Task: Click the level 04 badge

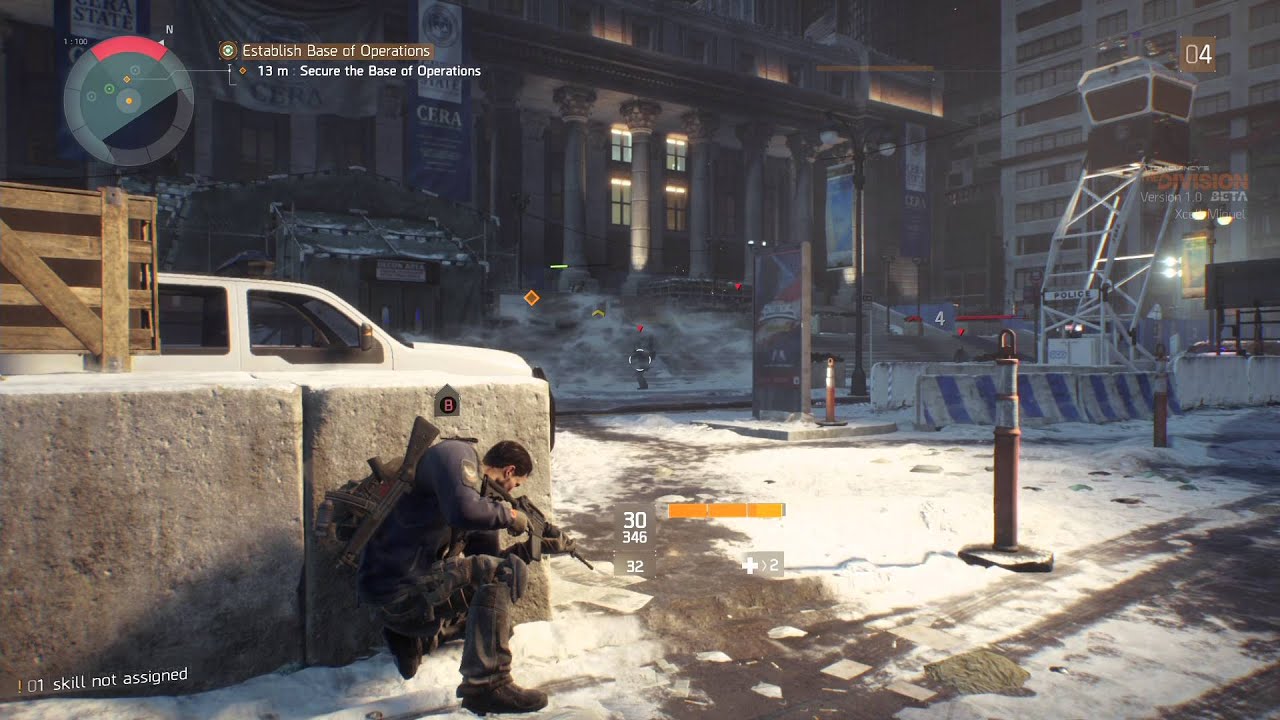Action: click(1197, 55)
